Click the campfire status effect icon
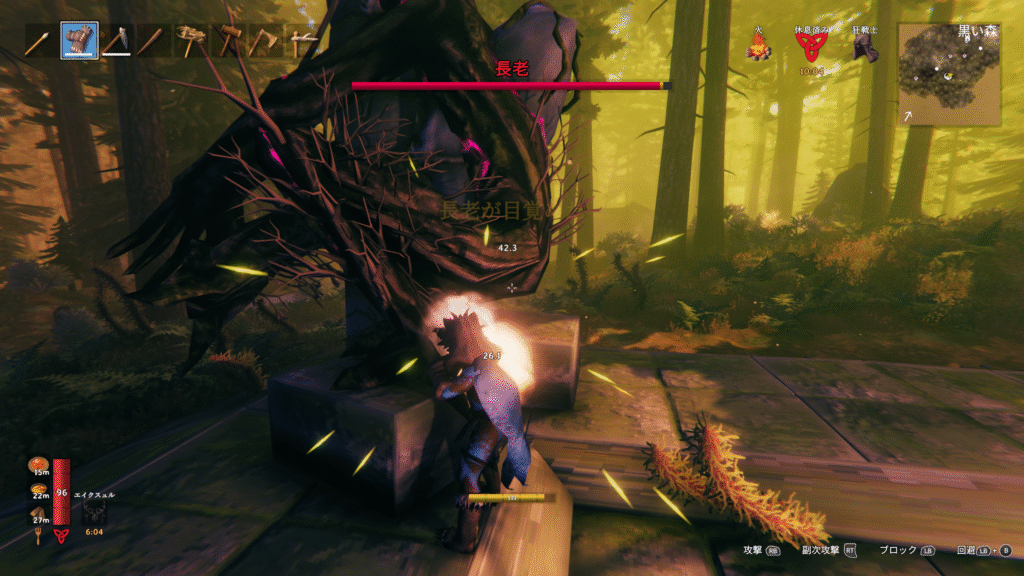The height and width of the screenshot is (576, 1024). pos(760,48)
